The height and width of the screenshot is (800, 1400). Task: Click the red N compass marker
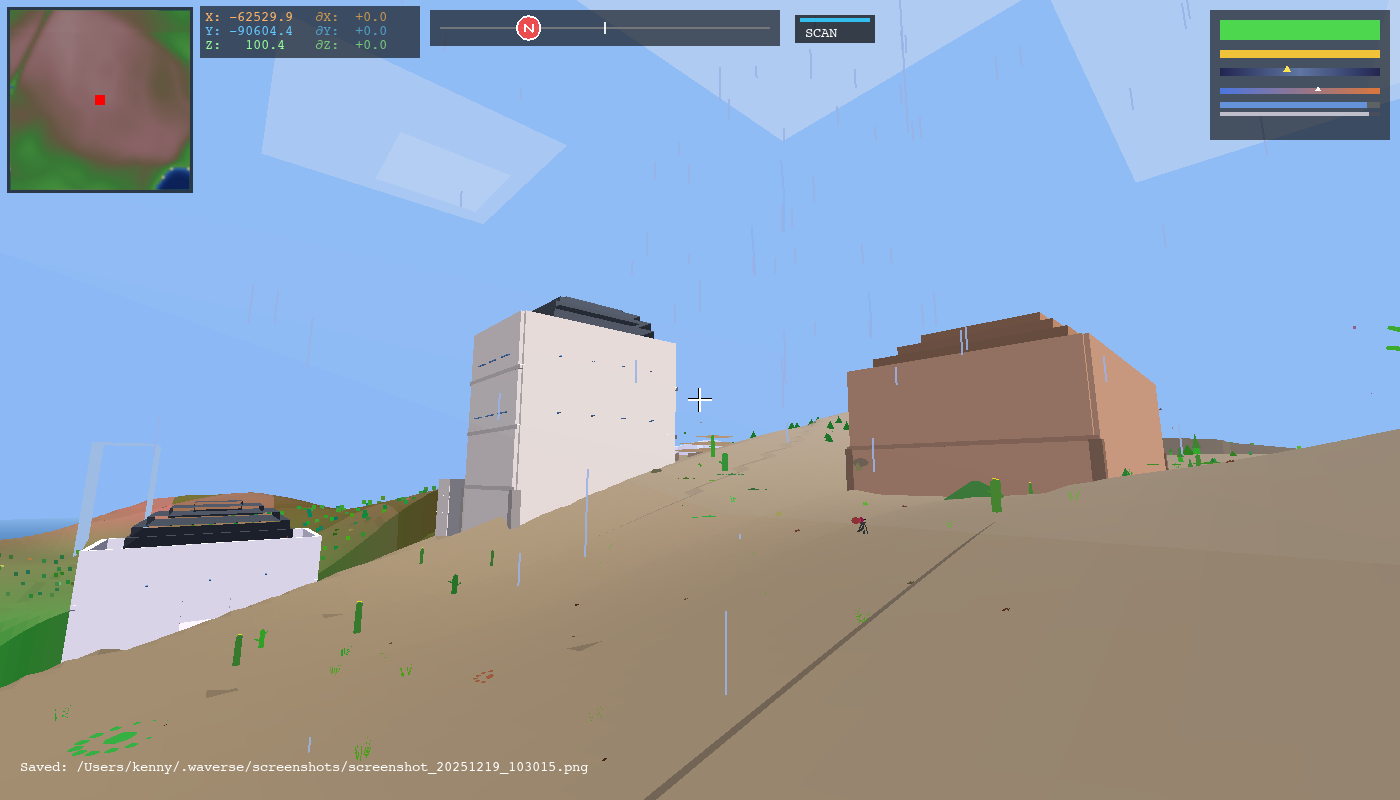pos(527,28)
